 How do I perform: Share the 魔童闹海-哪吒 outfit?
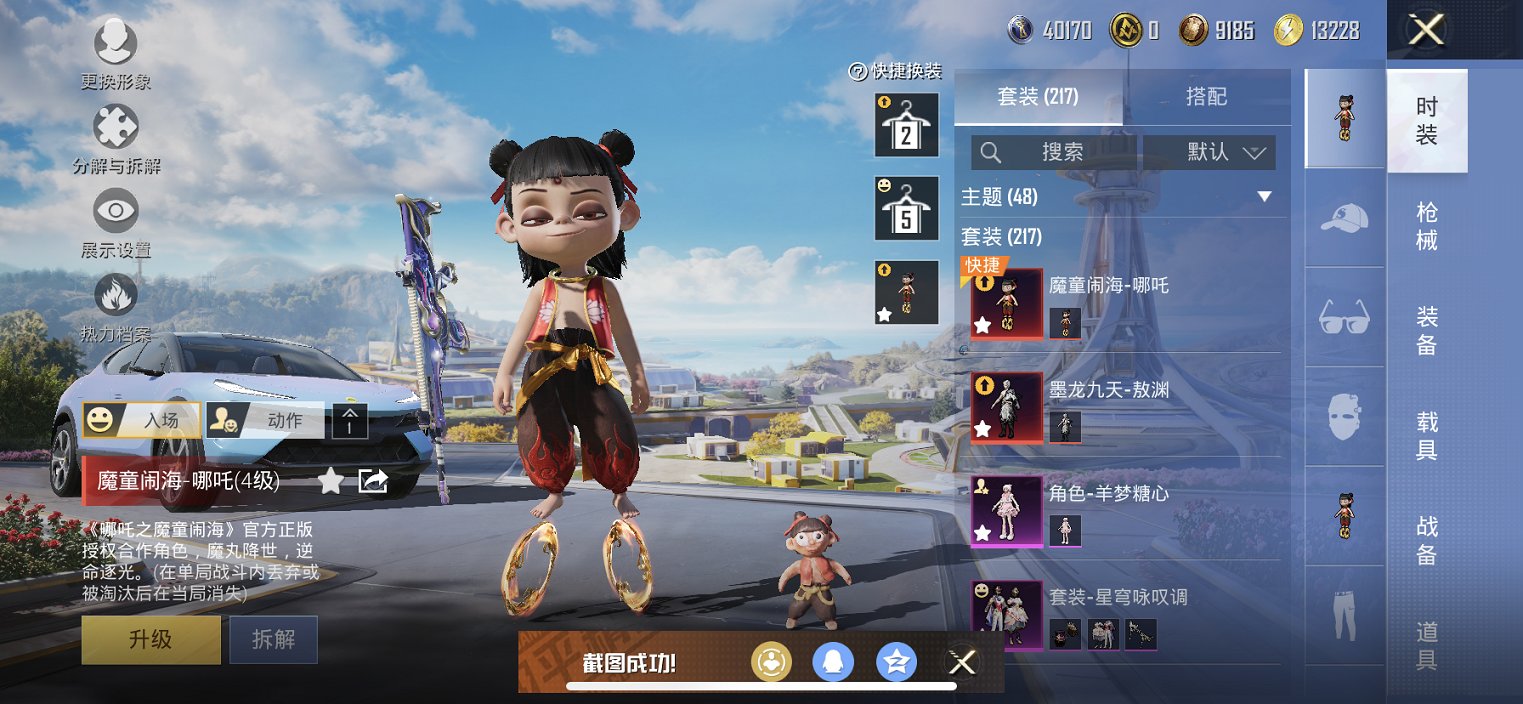pyautogui.click(x=373, y=482)
